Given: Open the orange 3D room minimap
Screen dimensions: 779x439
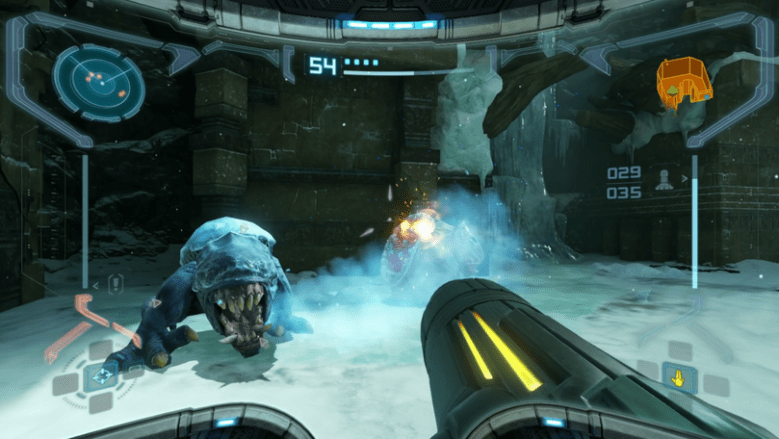Looking at the screenshot, I should click(681, 83).
